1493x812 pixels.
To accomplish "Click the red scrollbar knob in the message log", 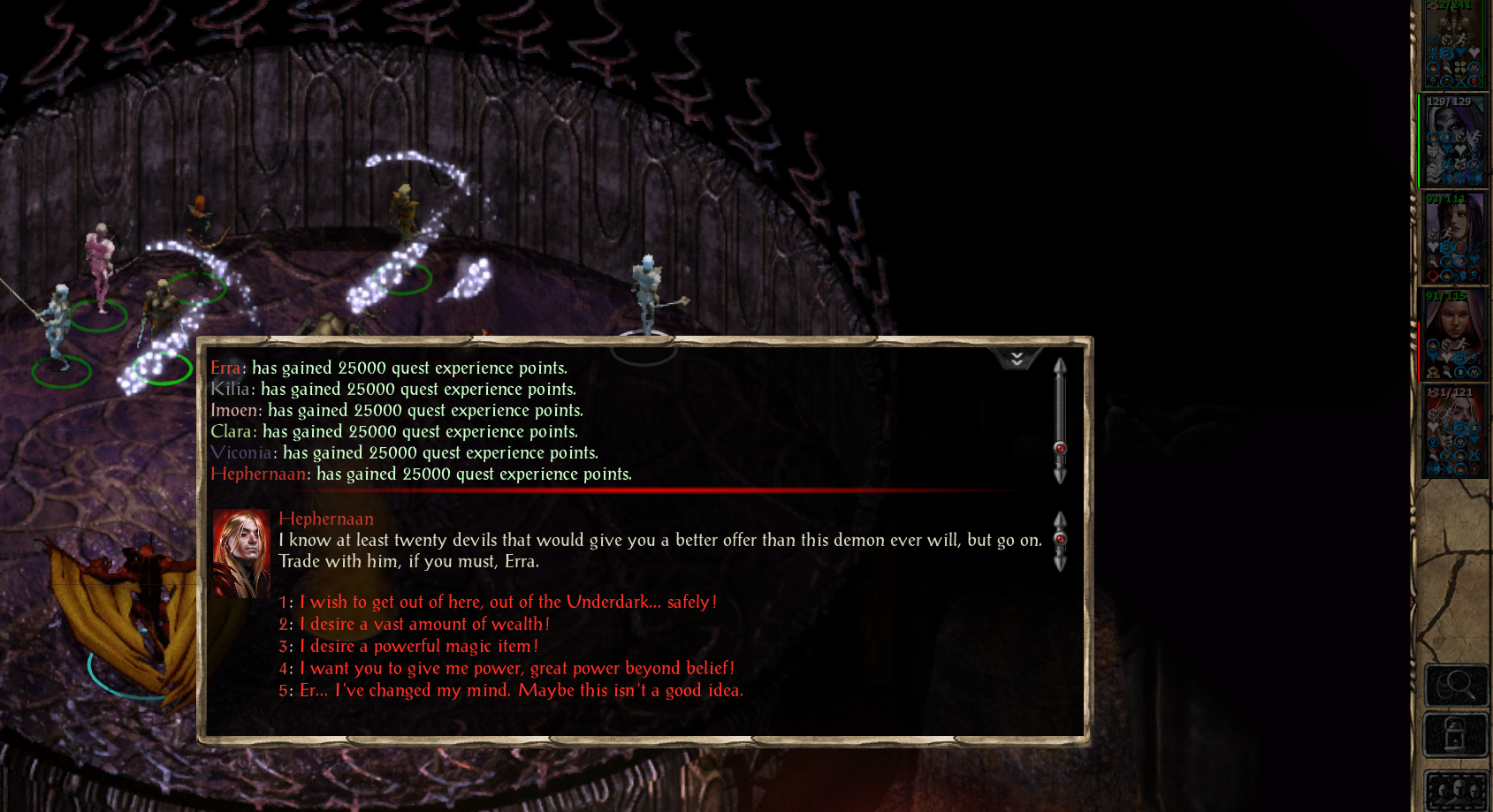I will point(1060,449).
